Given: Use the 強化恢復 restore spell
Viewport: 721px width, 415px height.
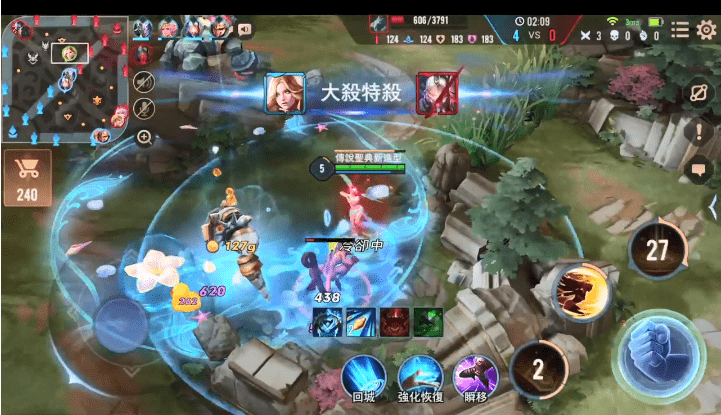Looking at the screenshot, I should [x=420, y=379].
